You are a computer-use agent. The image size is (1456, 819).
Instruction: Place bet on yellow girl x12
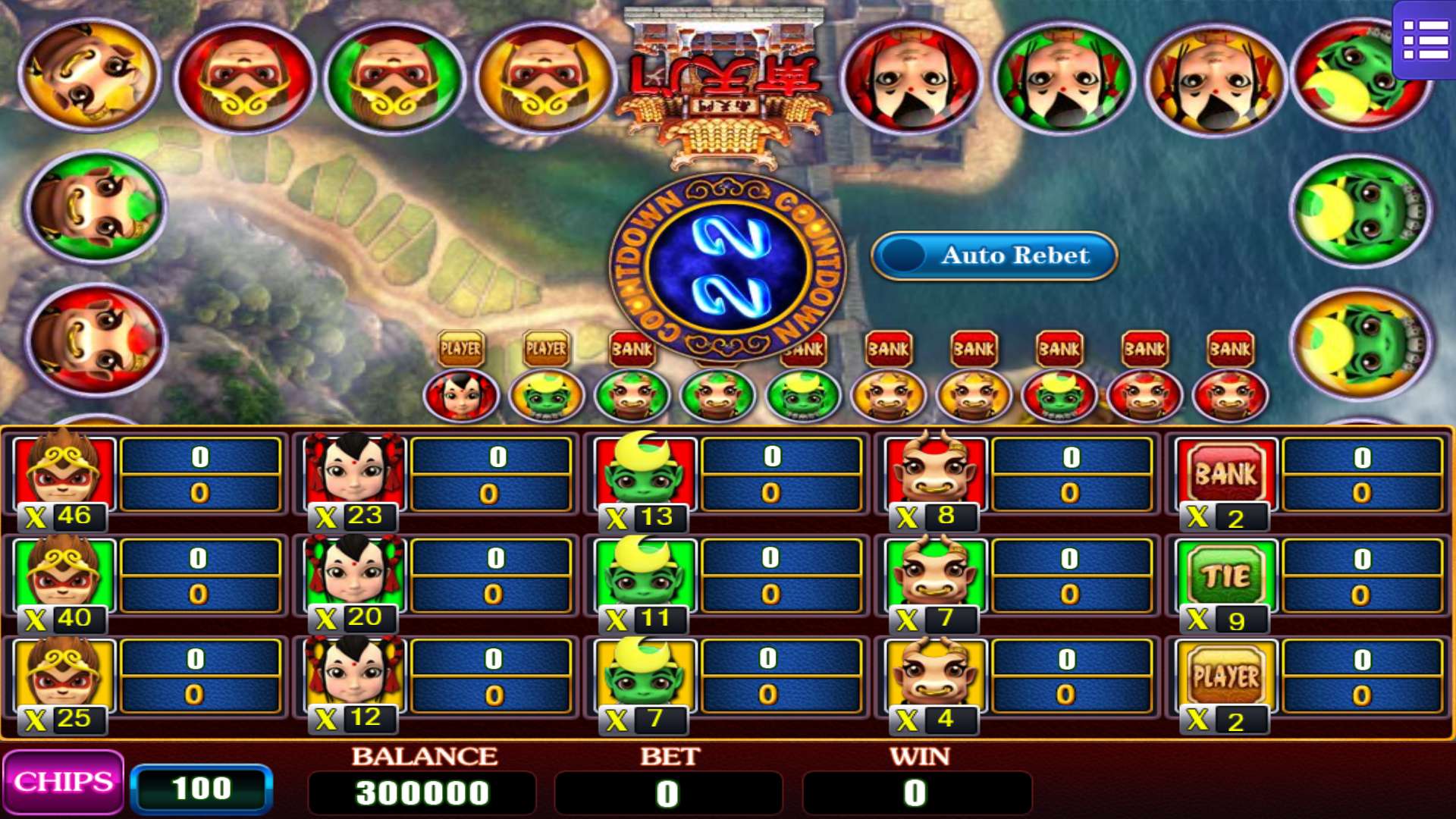pos(355,676)
